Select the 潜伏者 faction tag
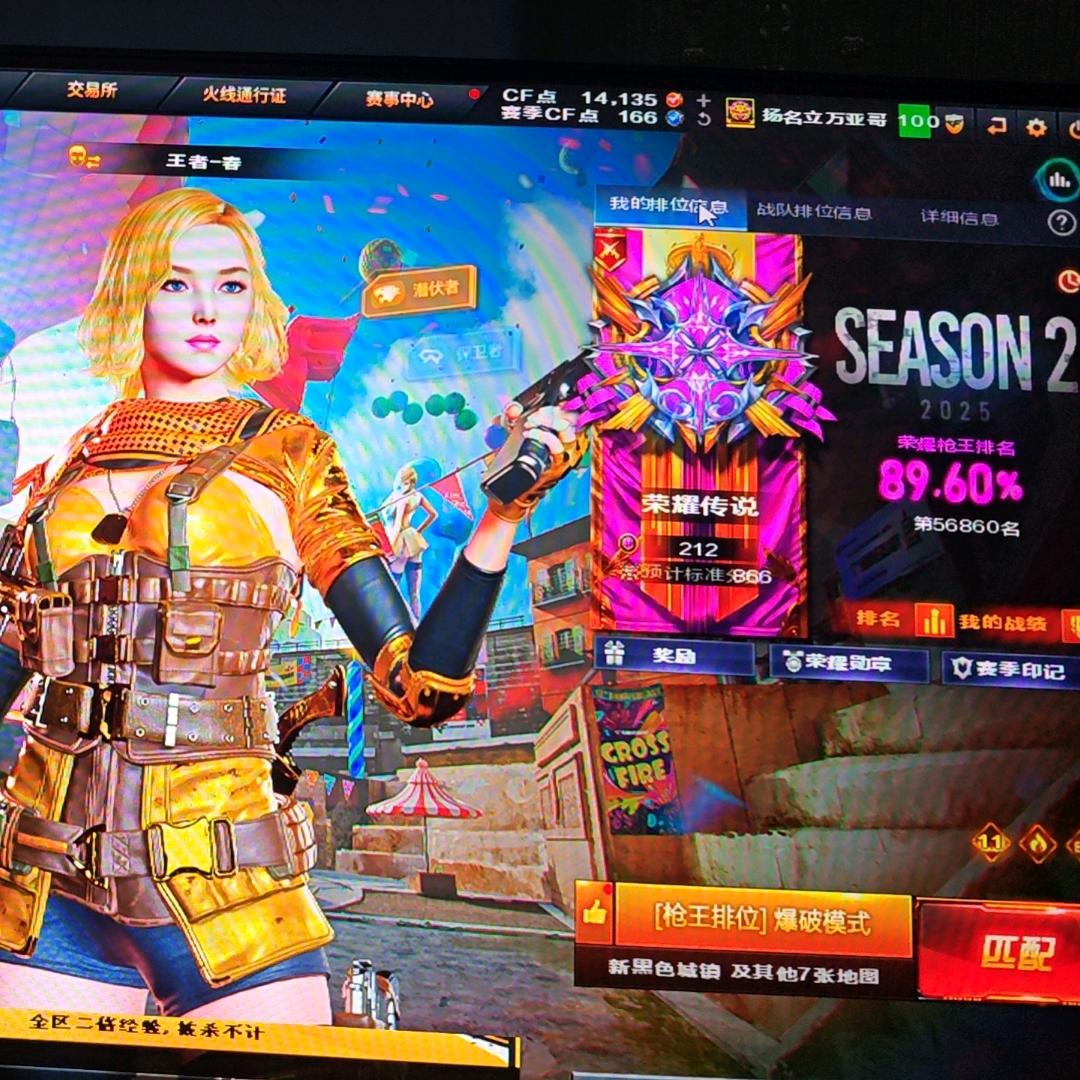Screen dimensions: 1080x1080 coord(418,292)
